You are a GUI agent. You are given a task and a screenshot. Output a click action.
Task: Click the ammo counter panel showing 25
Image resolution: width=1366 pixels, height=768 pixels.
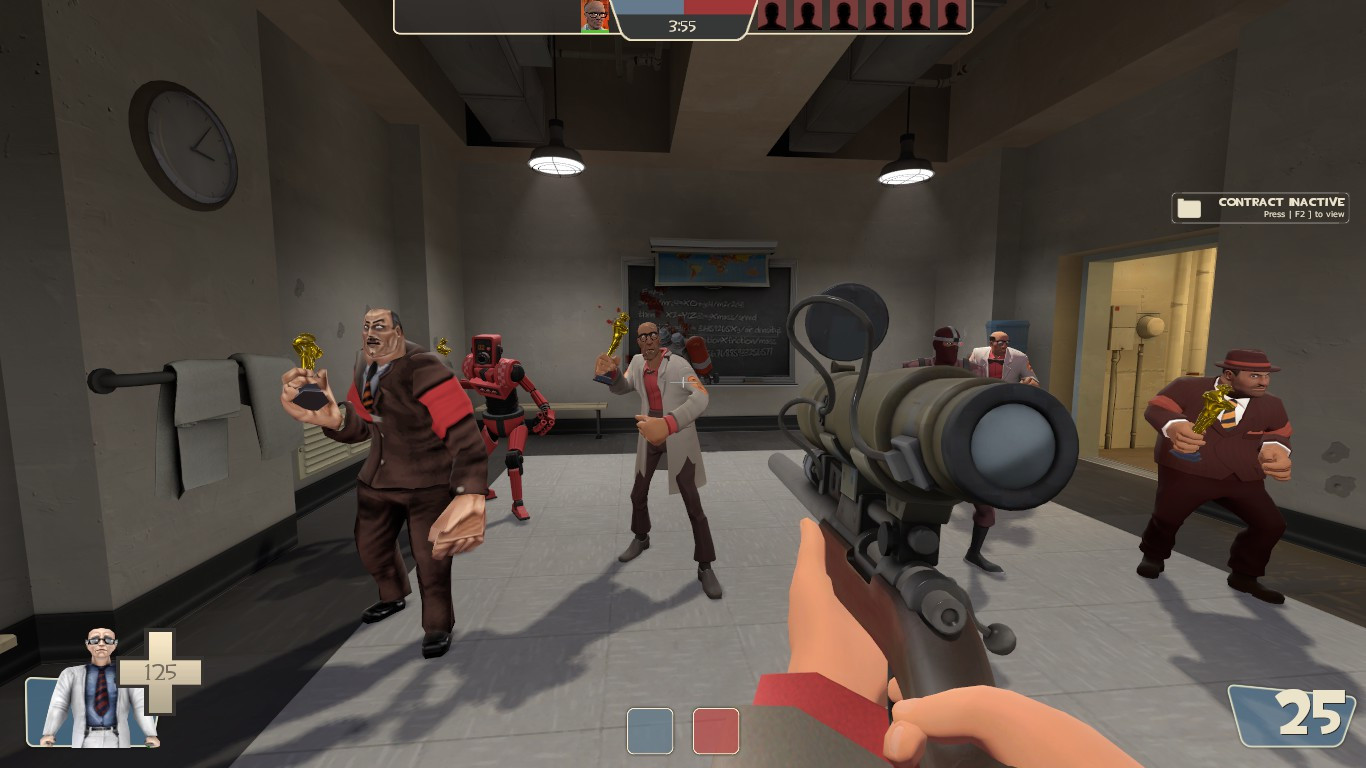pos(1293,715)
